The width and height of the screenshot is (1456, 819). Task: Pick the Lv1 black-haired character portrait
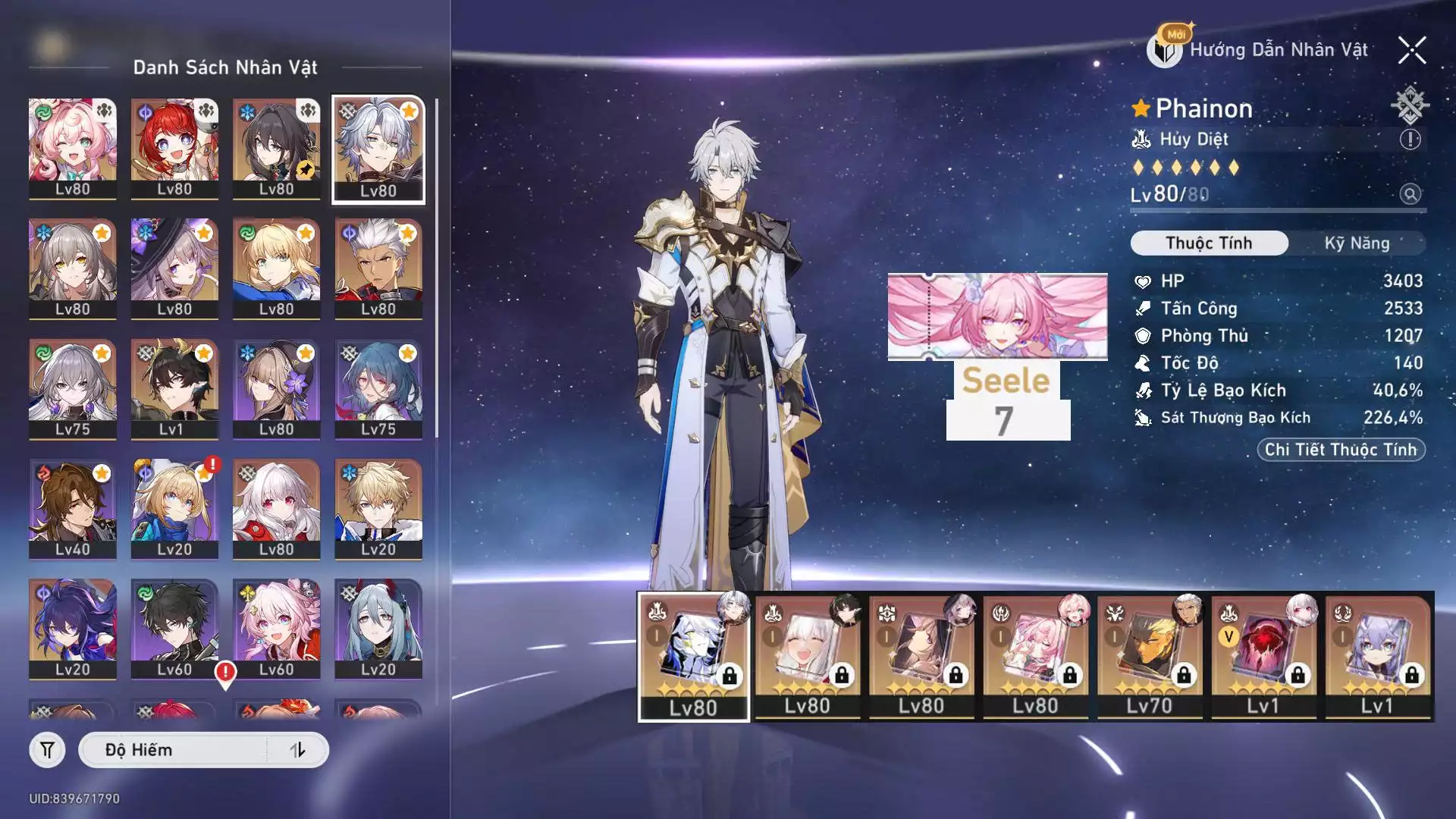click(174, 389)
